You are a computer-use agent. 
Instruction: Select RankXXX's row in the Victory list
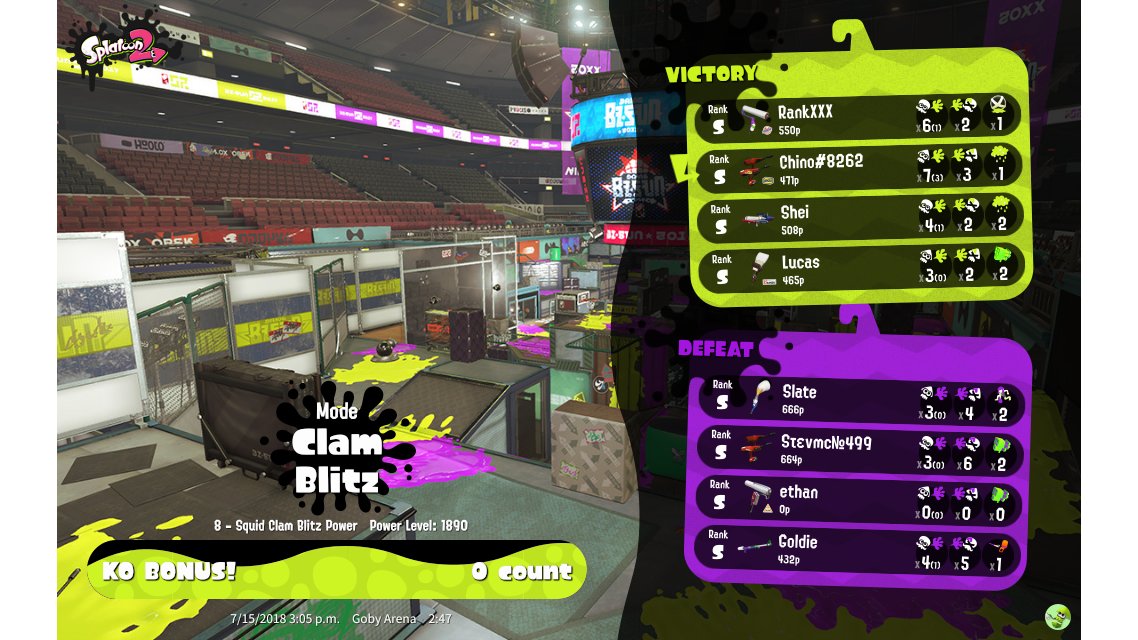858,117
